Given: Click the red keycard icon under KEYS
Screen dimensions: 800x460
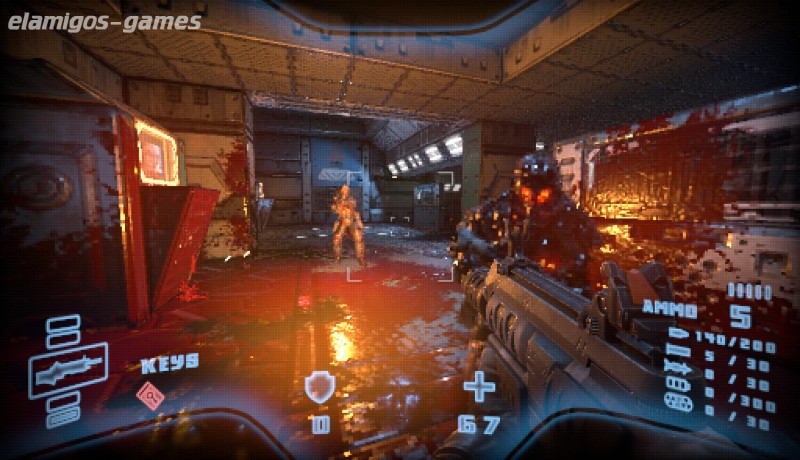Looking at the screenshot, I should pos(151,396).
